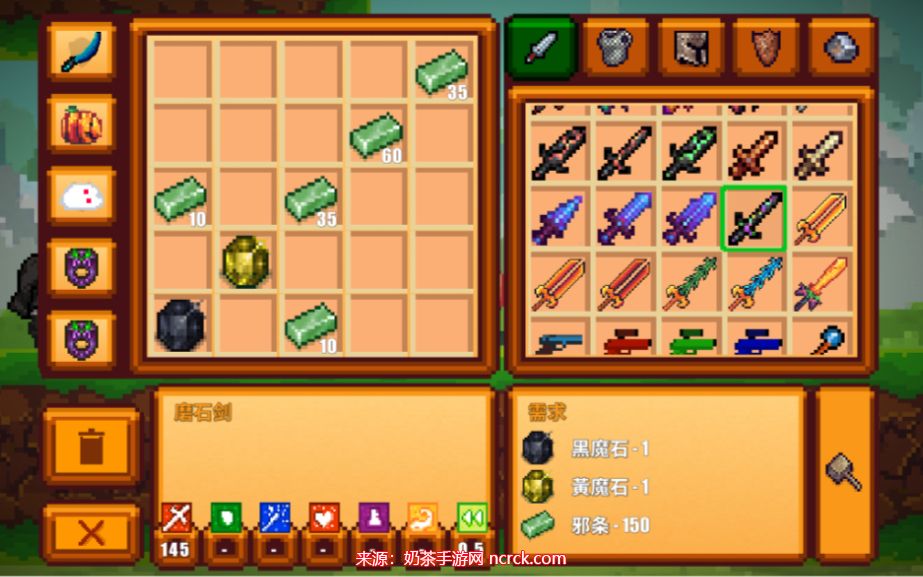Click the white ghost pet slot
The image size is (923, 577).
tap(81, 197)
